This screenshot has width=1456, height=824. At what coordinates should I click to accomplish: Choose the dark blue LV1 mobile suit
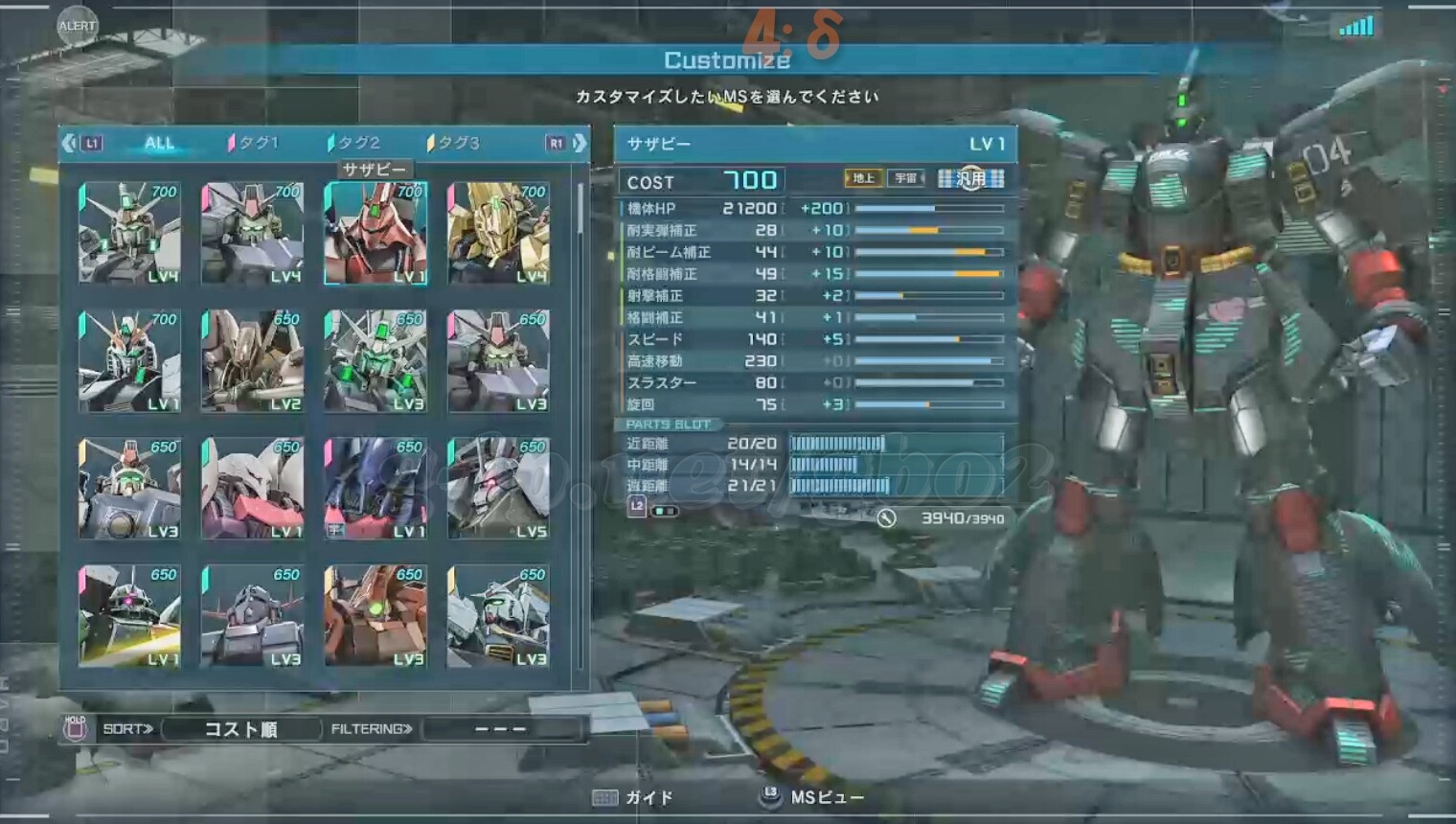(x=375, y=489)
